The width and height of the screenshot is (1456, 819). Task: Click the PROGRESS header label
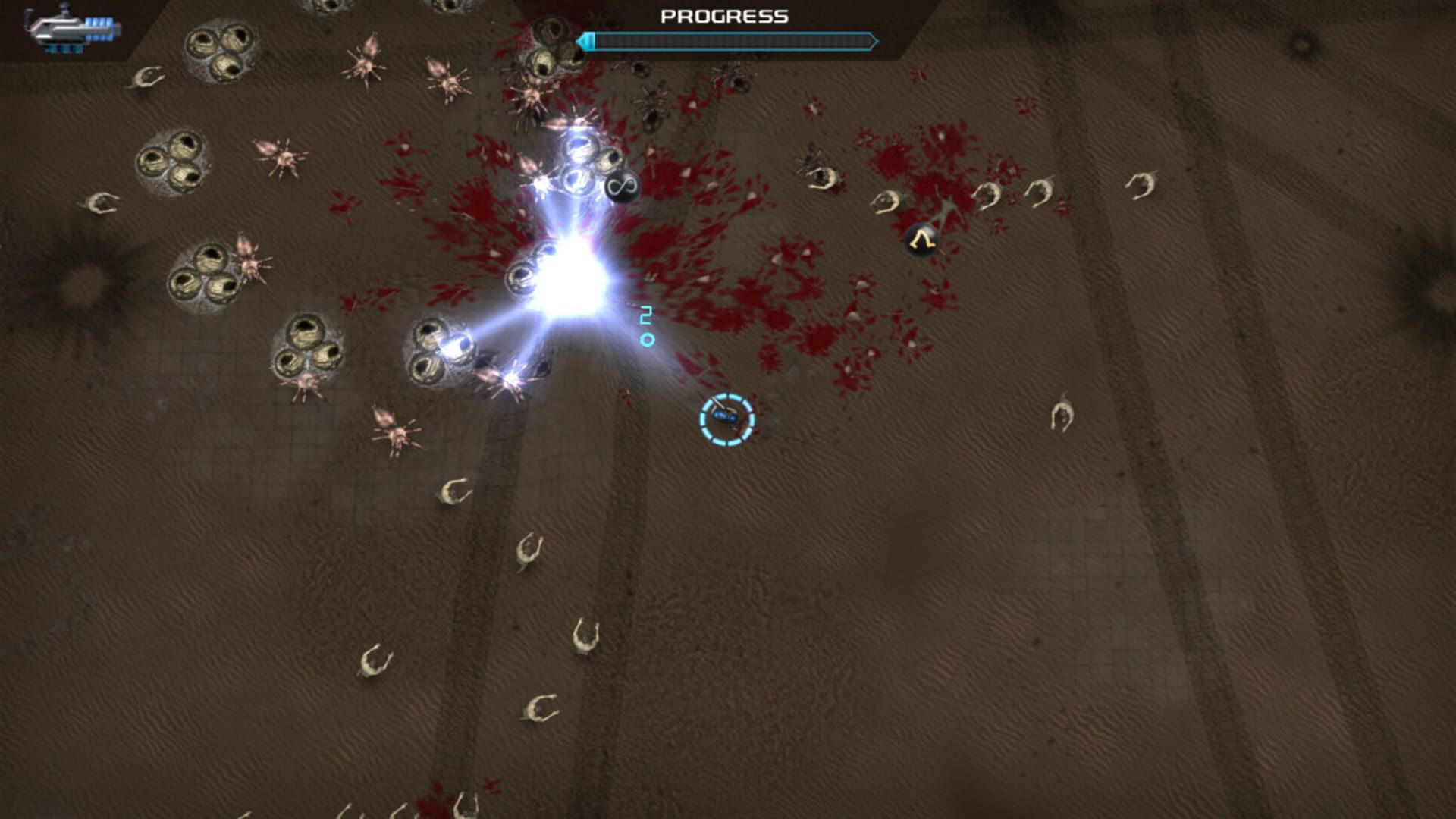723,15
